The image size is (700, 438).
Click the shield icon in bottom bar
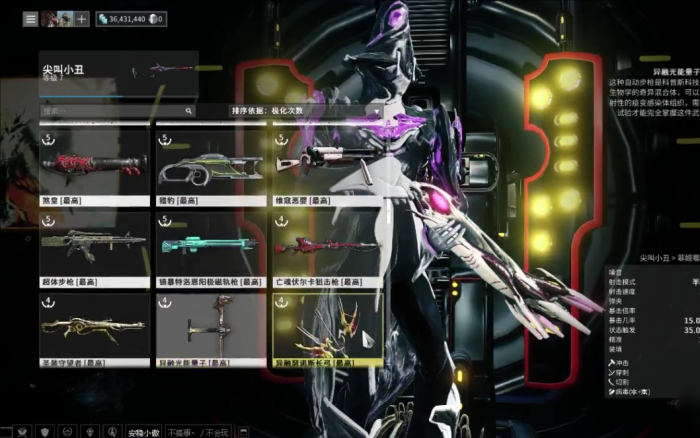coord(44,431)
